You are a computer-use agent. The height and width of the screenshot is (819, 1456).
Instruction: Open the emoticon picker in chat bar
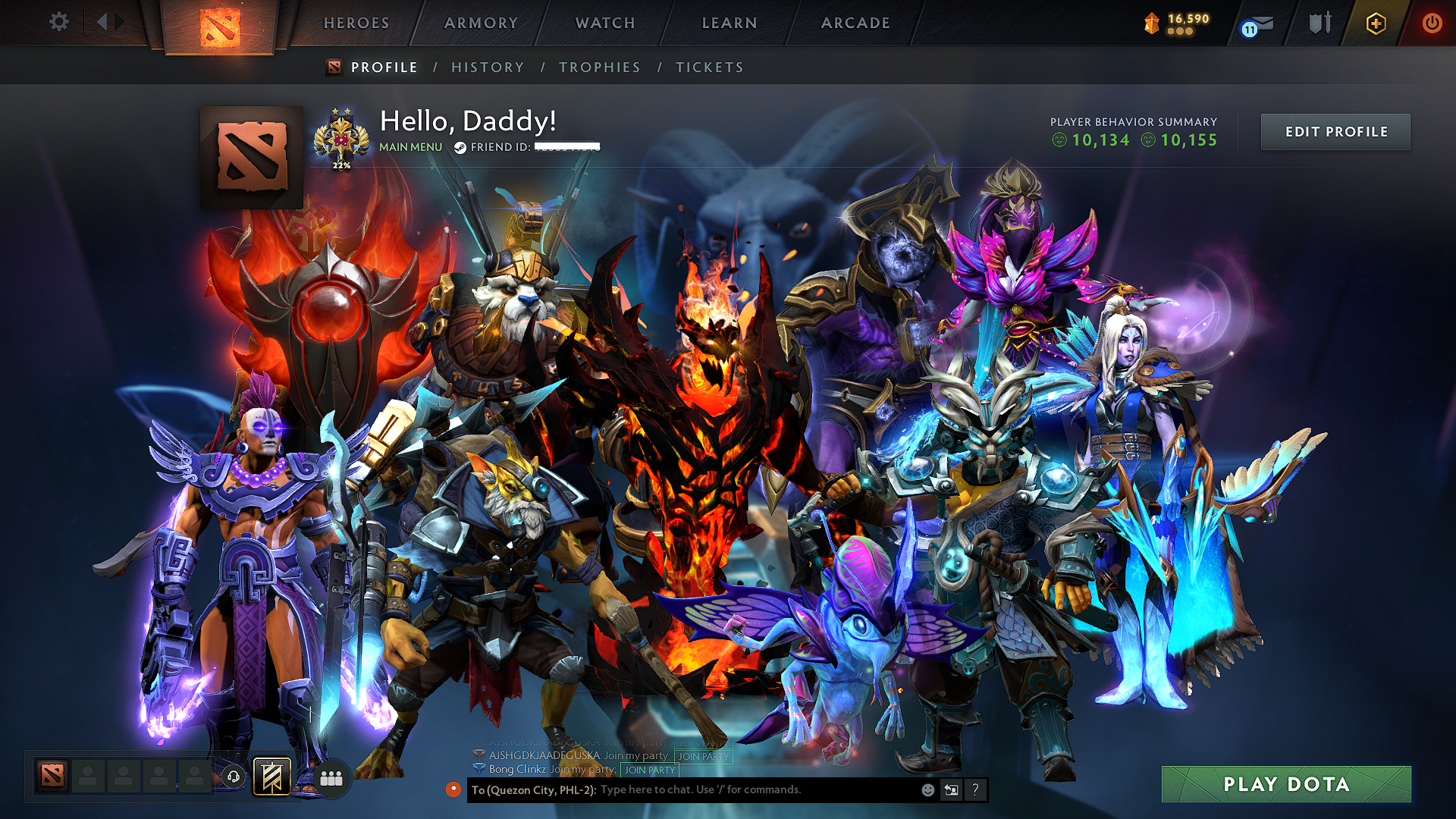point(927,789)
